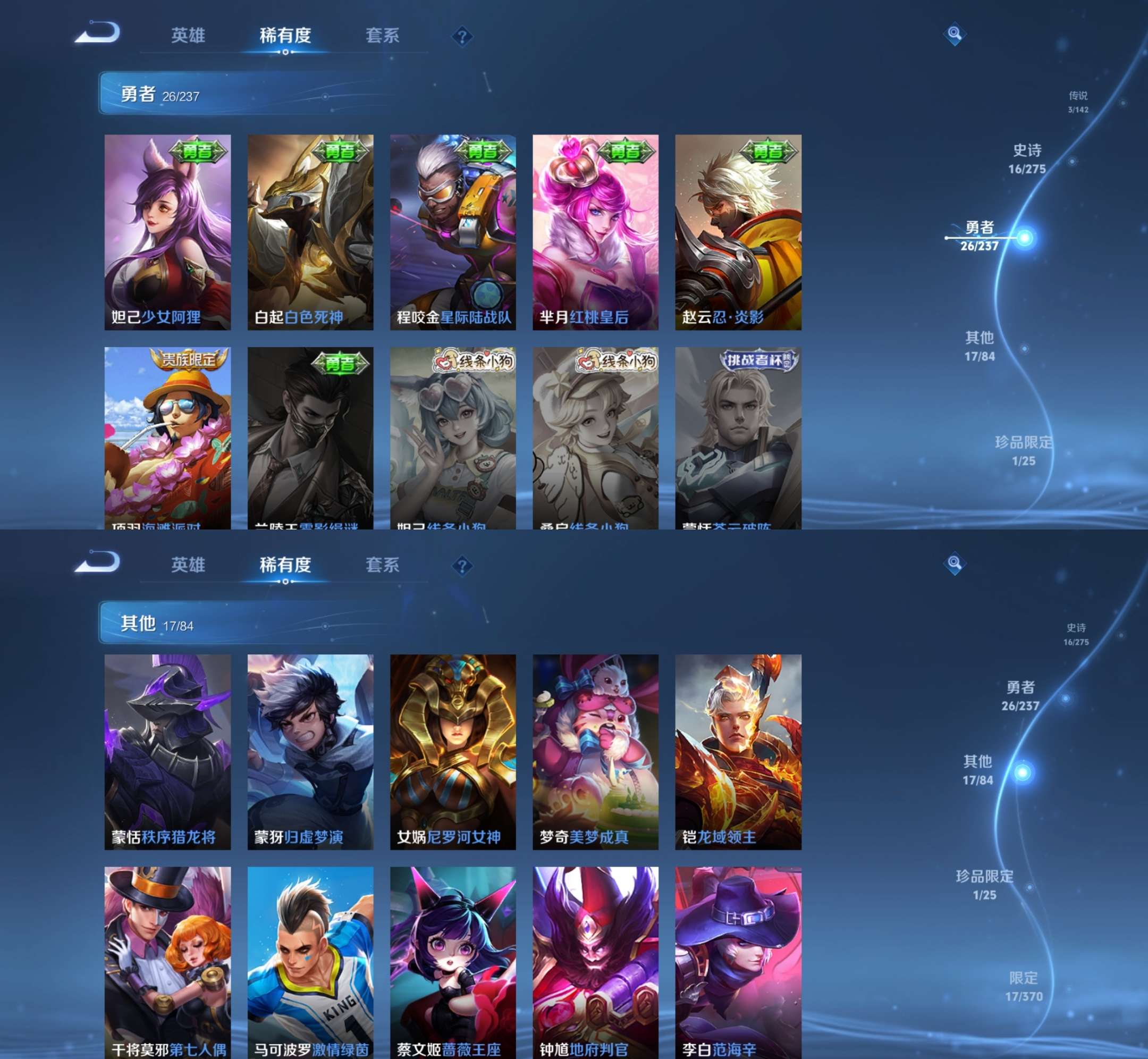Choose the 梦奇 美梦成真 skin
Viewport: 1148px width, 1059px height.
point(595,751)
